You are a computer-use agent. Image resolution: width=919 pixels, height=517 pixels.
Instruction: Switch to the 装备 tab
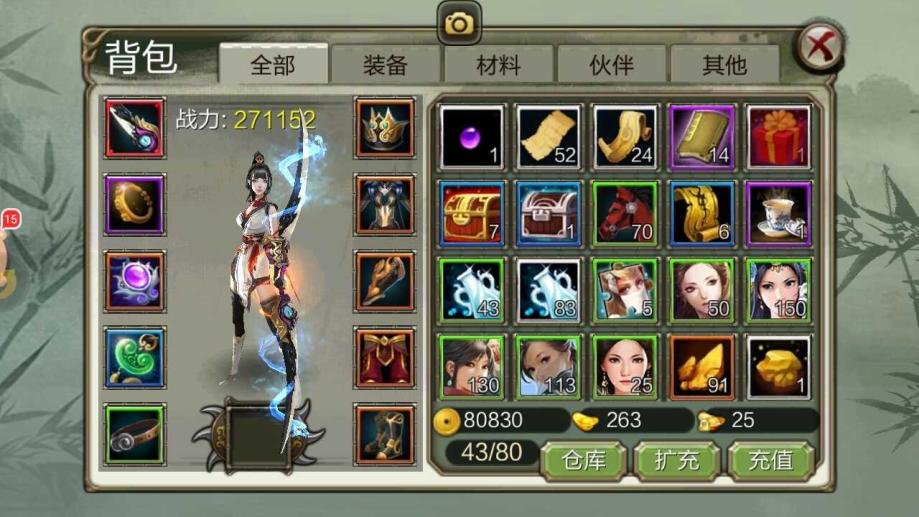[x=385, y=66]
